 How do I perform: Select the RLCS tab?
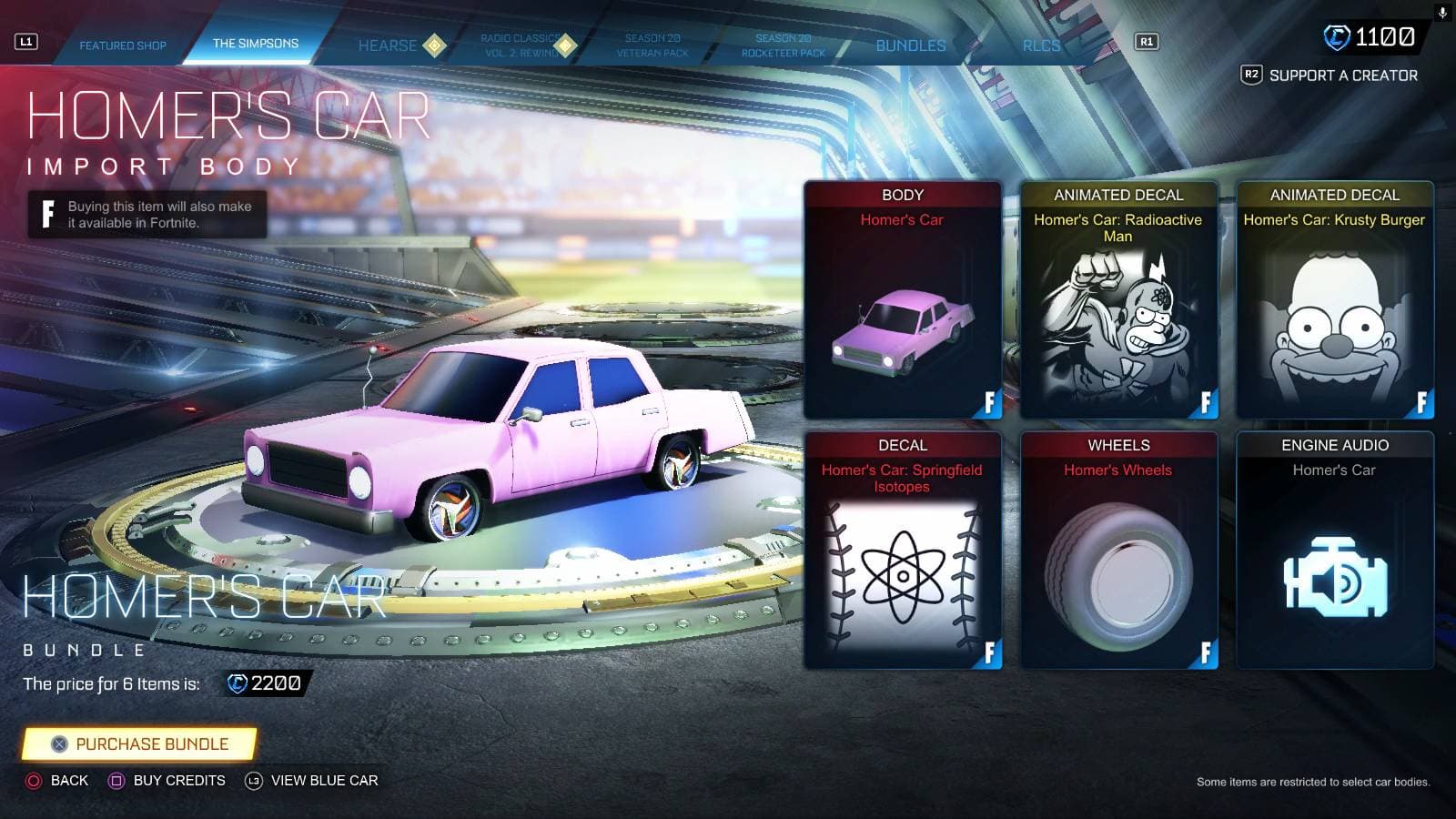[1043, 45]
